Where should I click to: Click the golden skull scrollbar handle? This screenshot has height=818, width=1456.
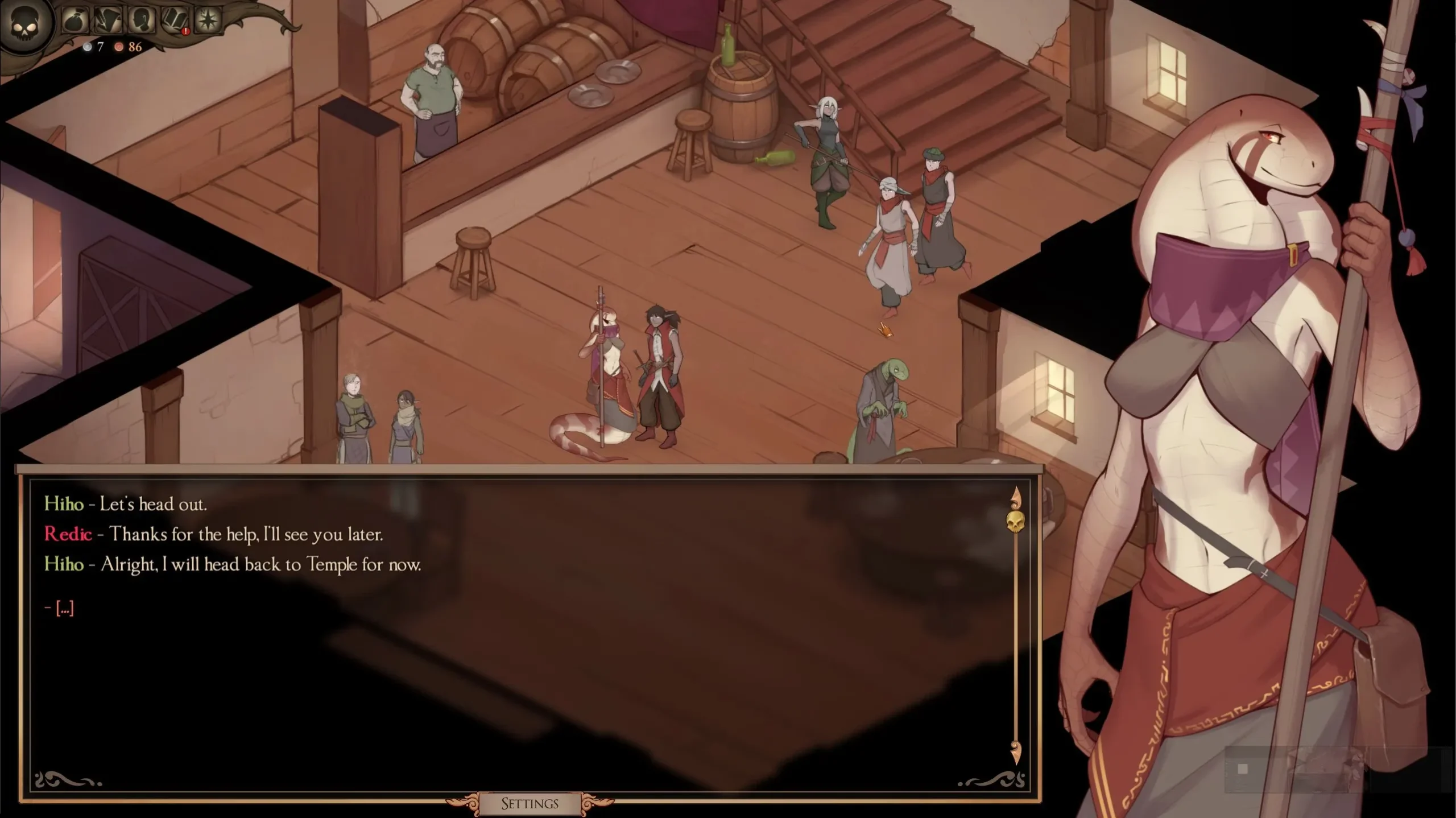[1015, 521]
